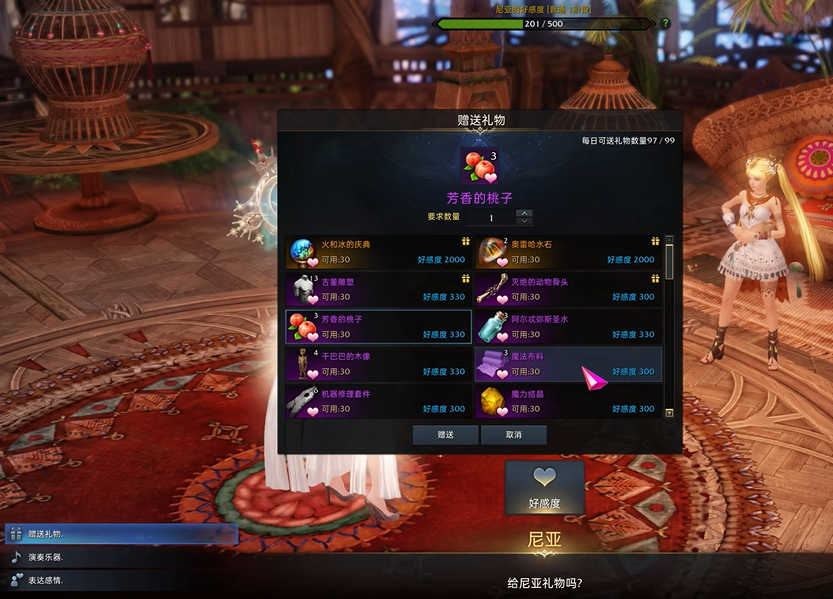
Task: Select the 阿尔忒弥斯圣水 bottle gift
Action: click(567, 327)
